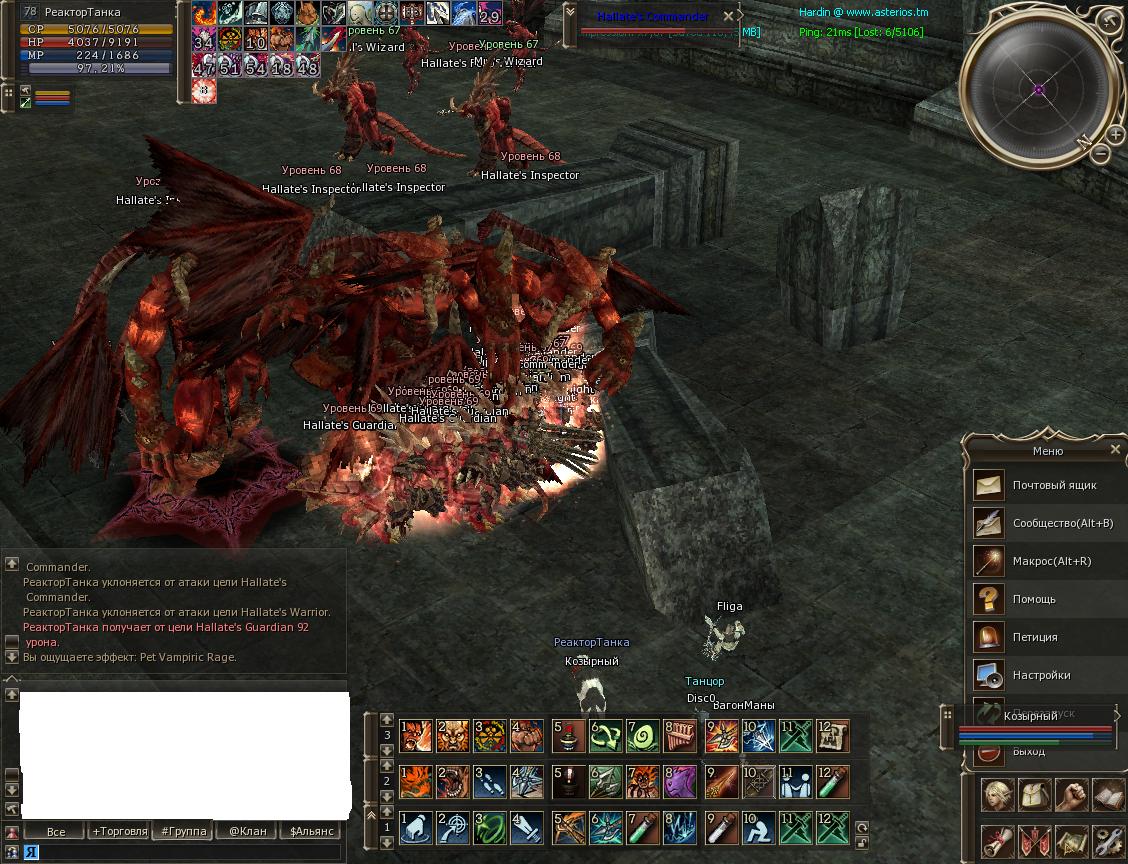Switch chat to the Все tab
Image resolution: width=1128 pixels, height=864 pixels.
pyautogui.click(x=56, y=831)
